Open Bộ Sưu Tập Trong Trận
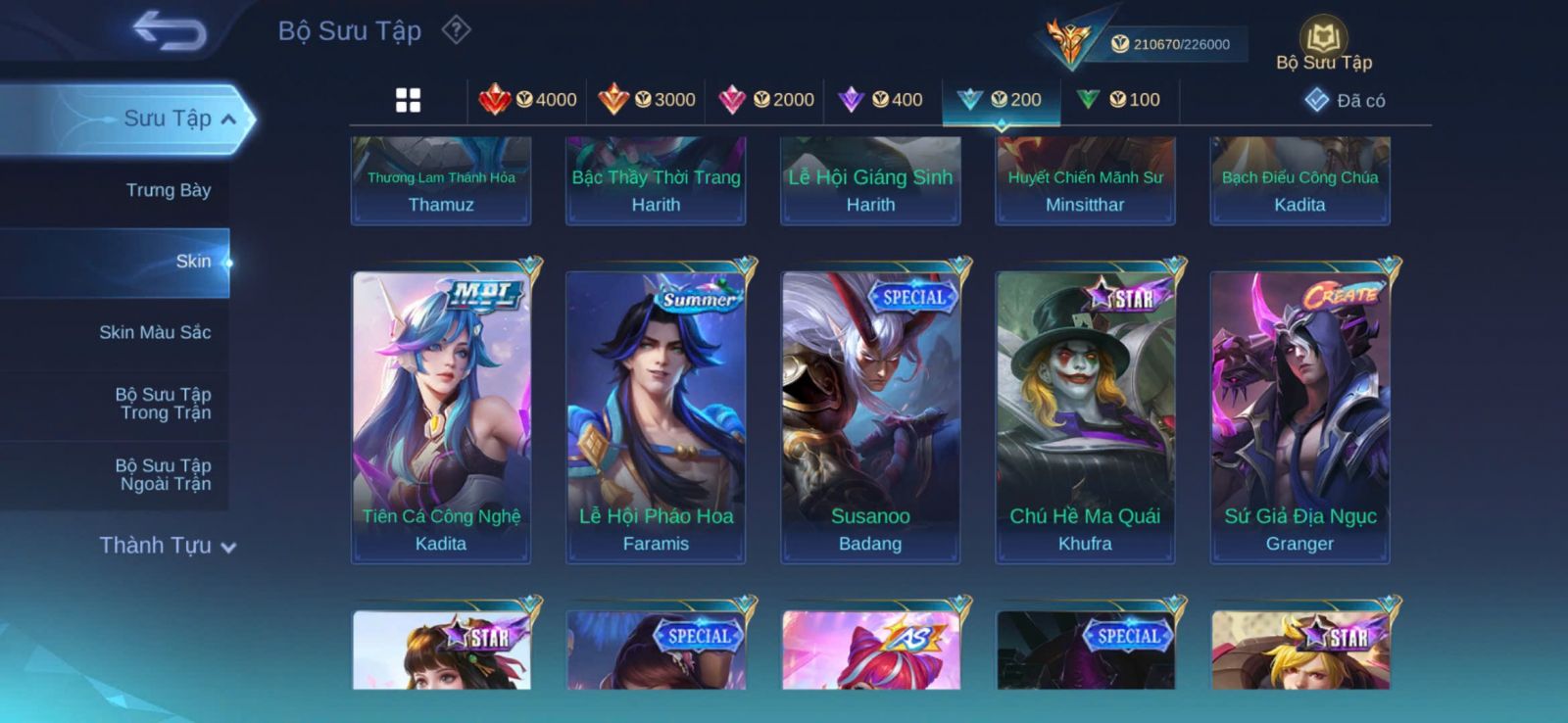 pos(163,404)
